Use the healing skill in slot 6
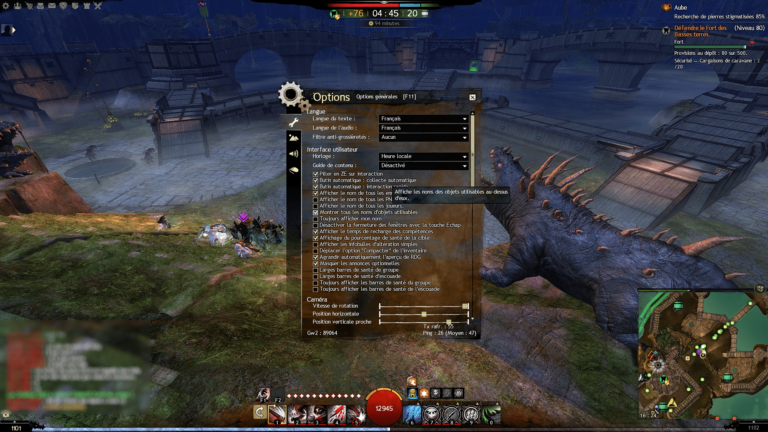 tap(412, 412)
